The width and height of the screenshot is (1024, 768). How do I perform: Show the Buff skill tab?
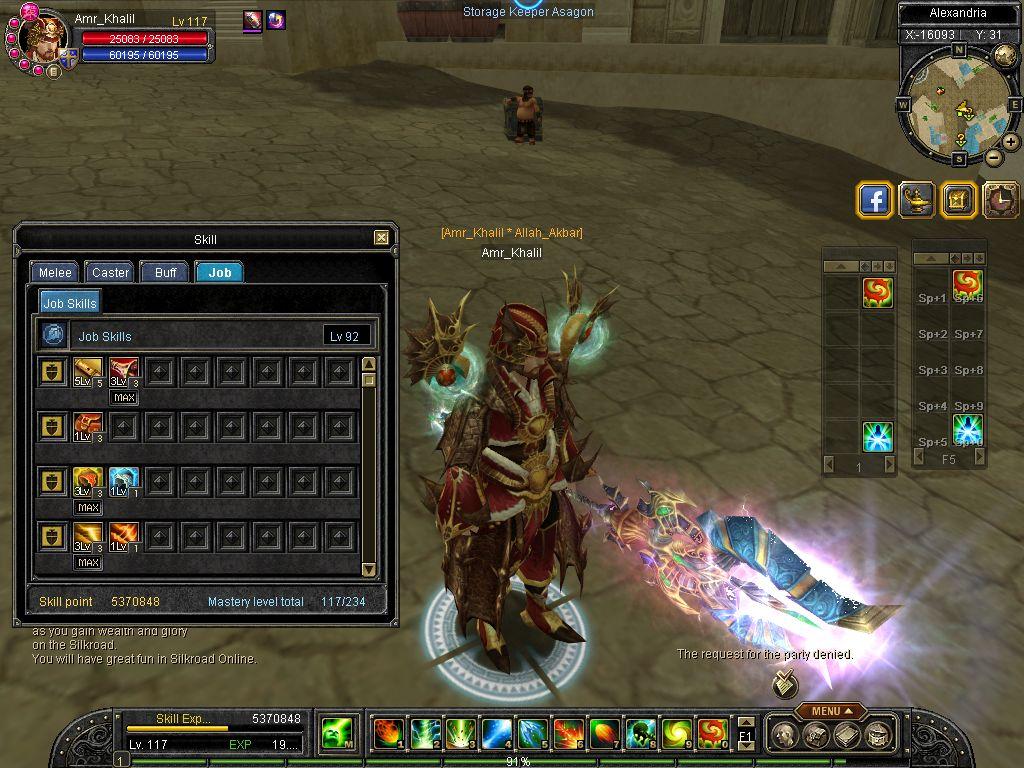(x=165, y=272)
